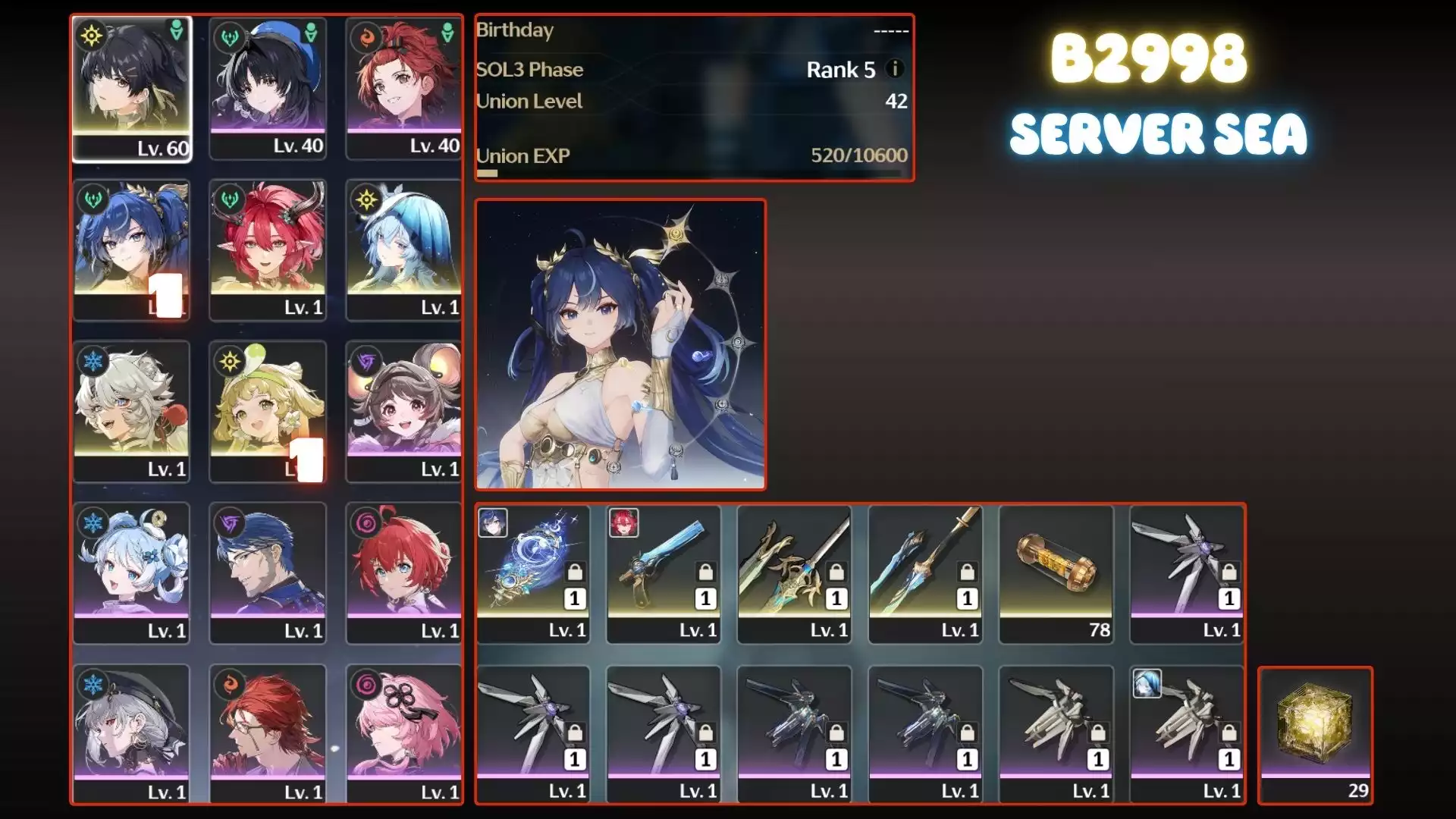Choose the light-blue-haired girl with hair buns

[x=131, y=573]
